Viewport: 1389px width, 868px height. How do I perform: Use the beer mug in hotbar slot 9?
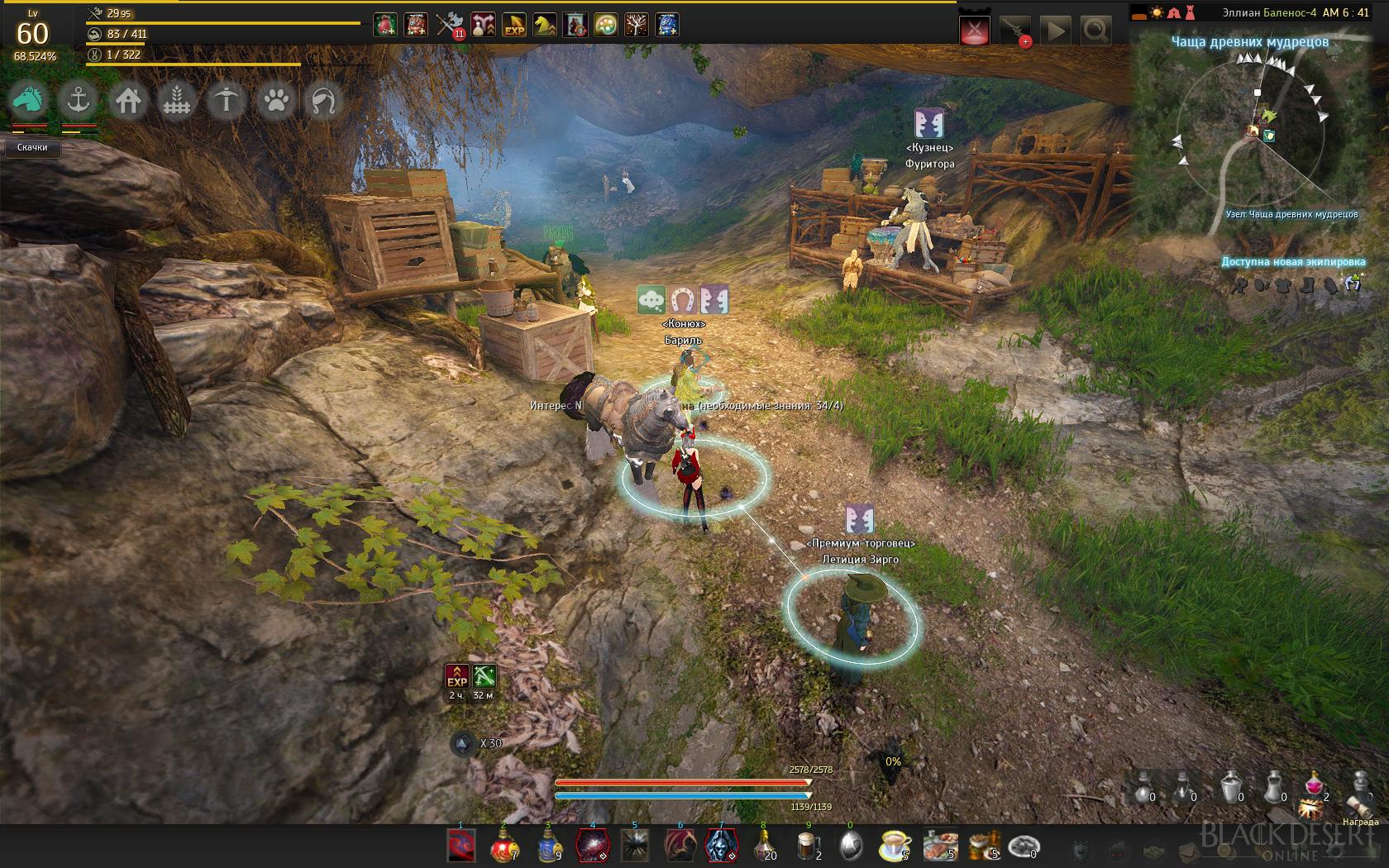click(x=807, y=846)
